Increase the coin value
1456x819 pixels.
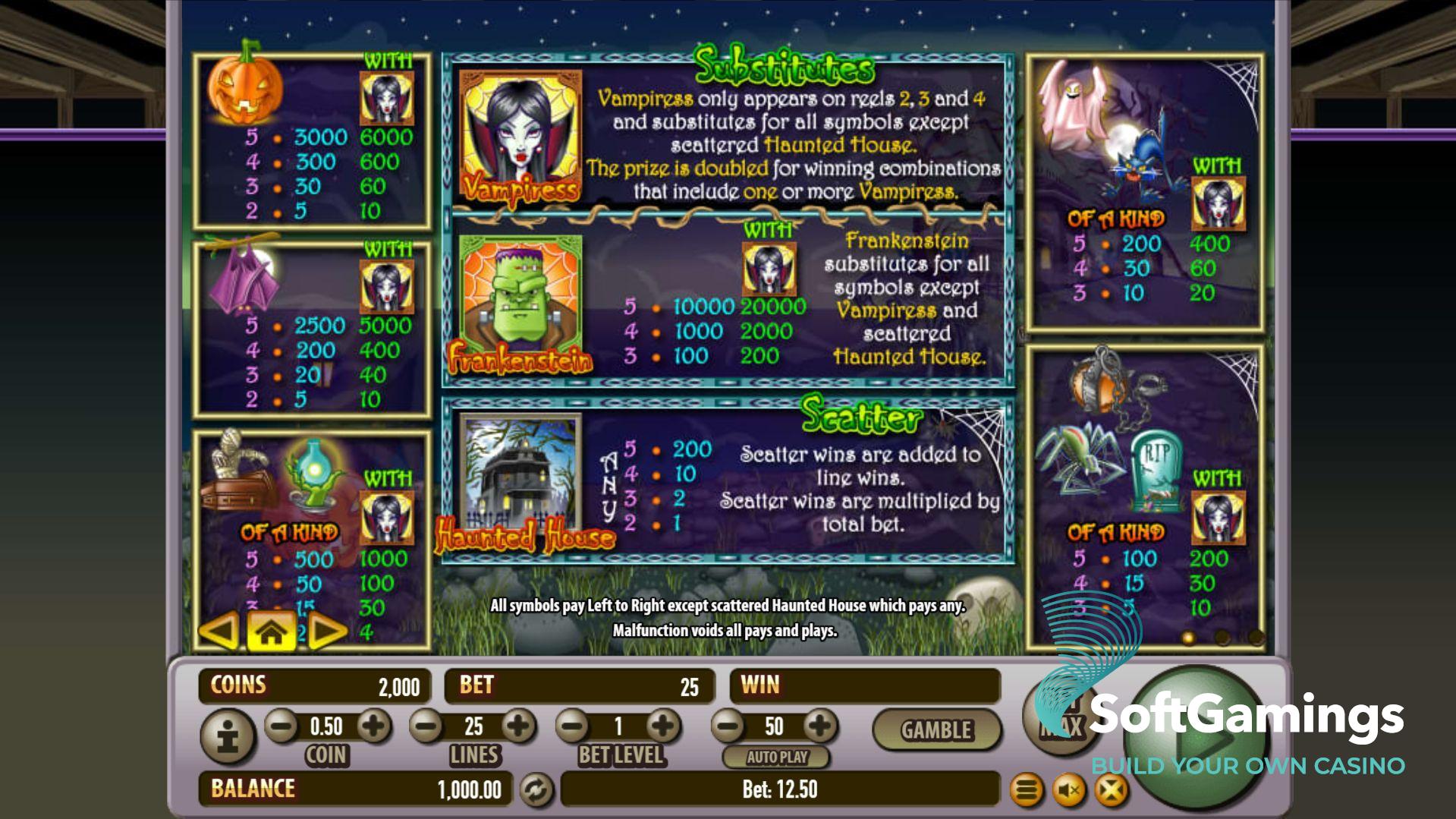(x=373, y=726)
